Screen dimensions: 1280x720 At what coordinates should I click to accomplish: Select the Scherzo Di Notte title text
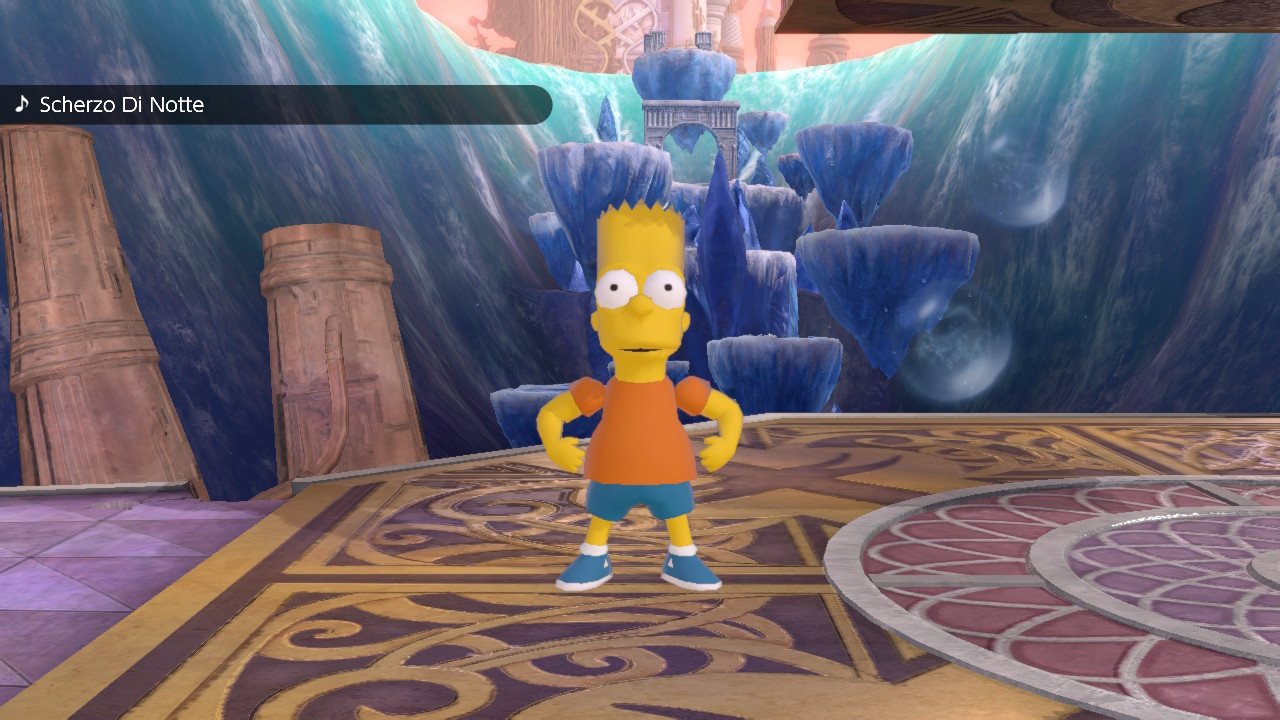[124, 103]
